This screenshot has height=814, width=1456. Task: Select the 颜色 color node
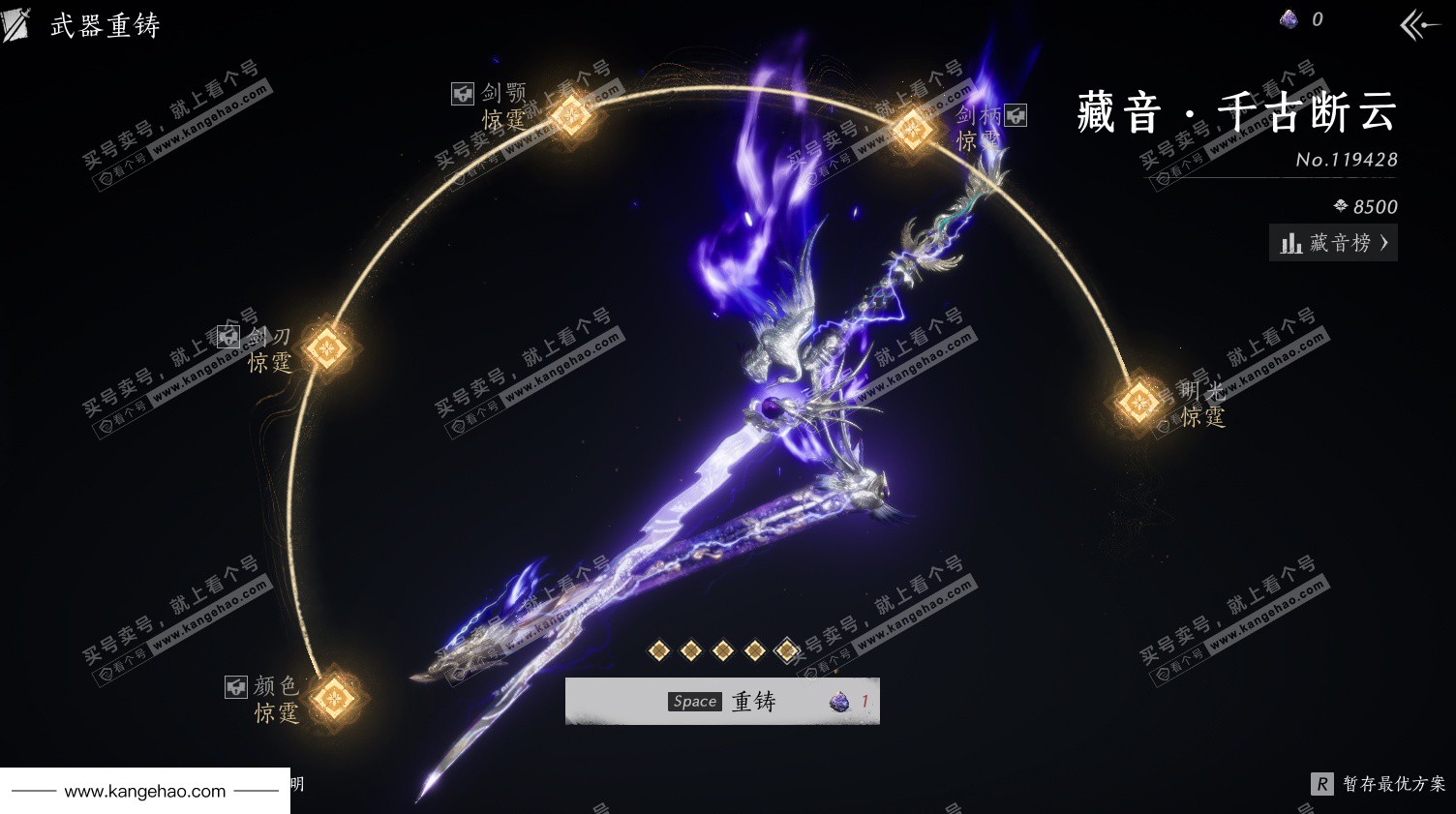point(335,696)
